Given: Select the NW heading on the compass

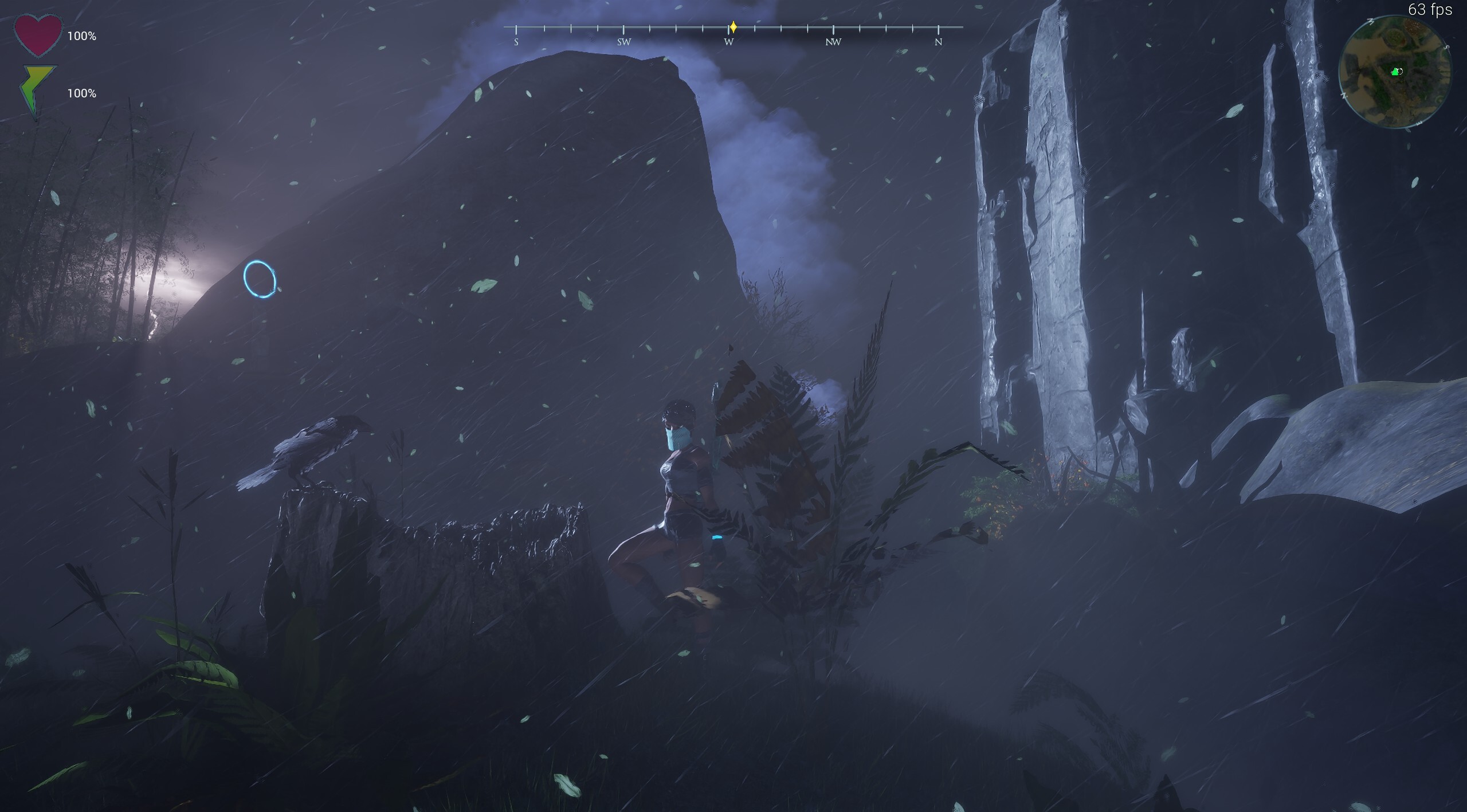Looking at the screenshot, I should [x=832, y=41].
